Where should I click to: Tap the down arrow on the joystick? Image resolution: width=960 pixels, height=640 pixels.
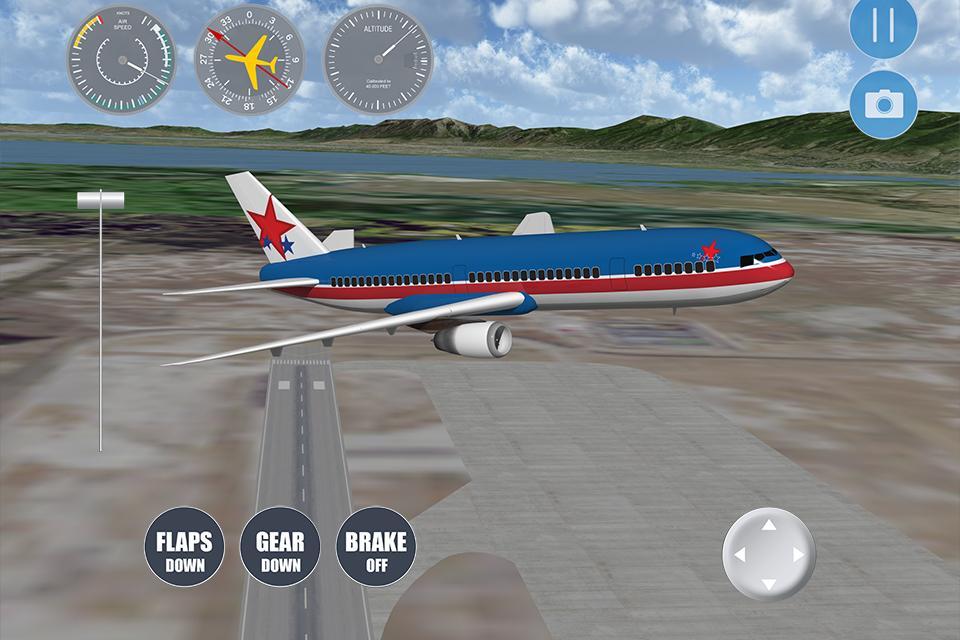tap(768, 583)
